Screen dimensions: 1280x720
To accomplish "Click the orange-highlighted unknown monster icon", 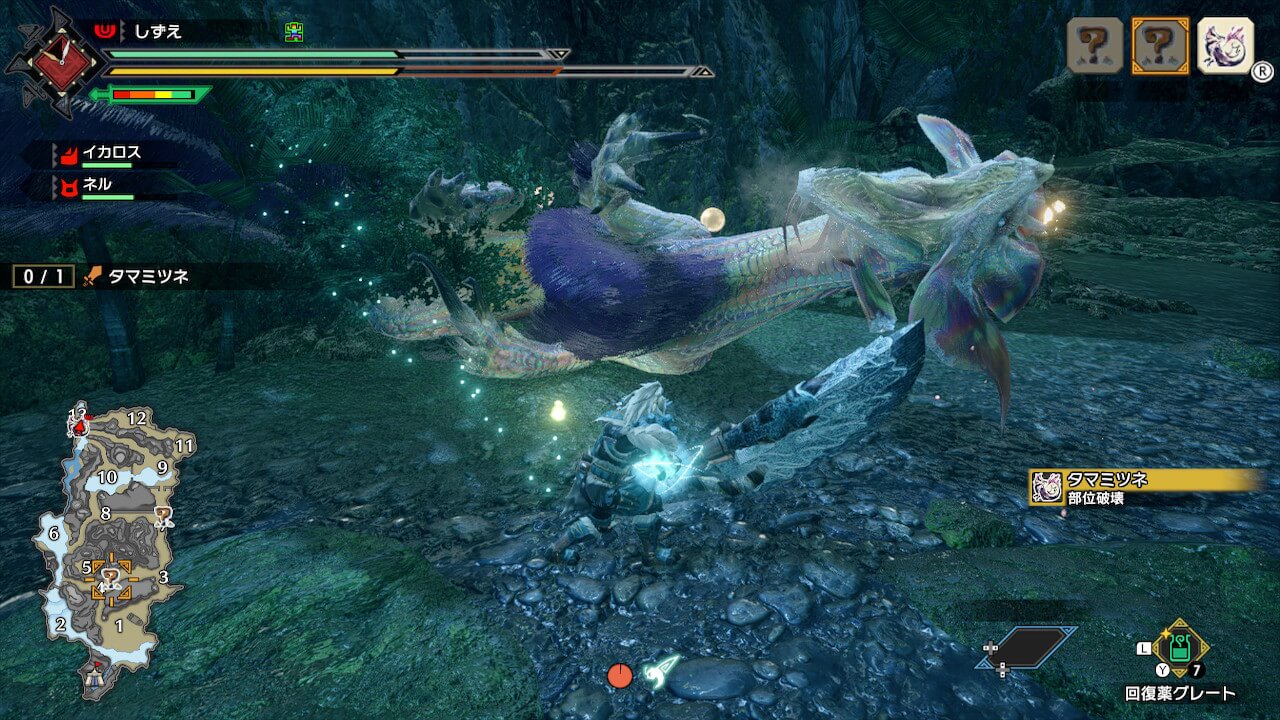I will click(1160, 46).
